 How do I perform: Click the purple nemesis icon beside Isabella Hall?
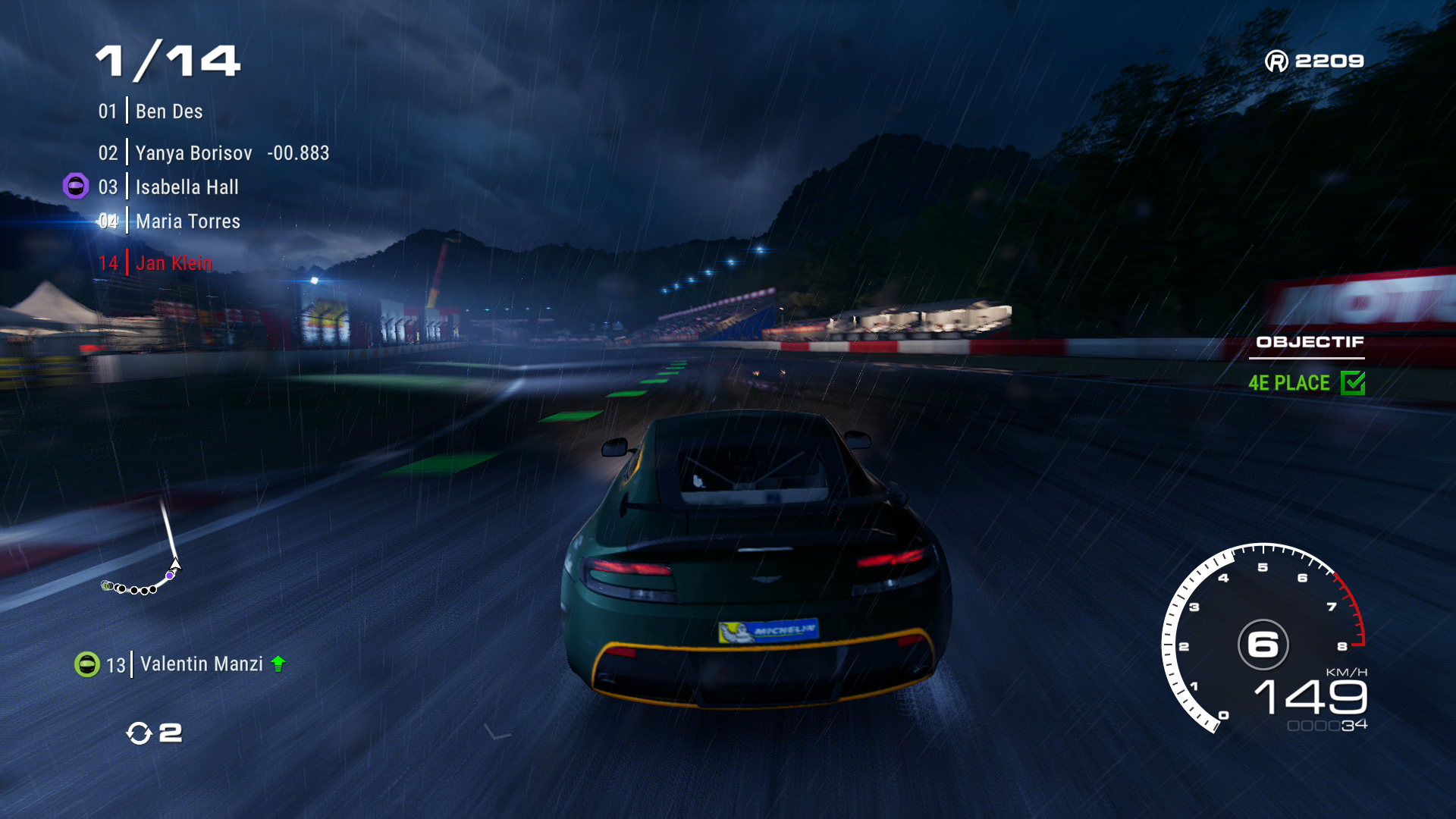pos(76,186)
